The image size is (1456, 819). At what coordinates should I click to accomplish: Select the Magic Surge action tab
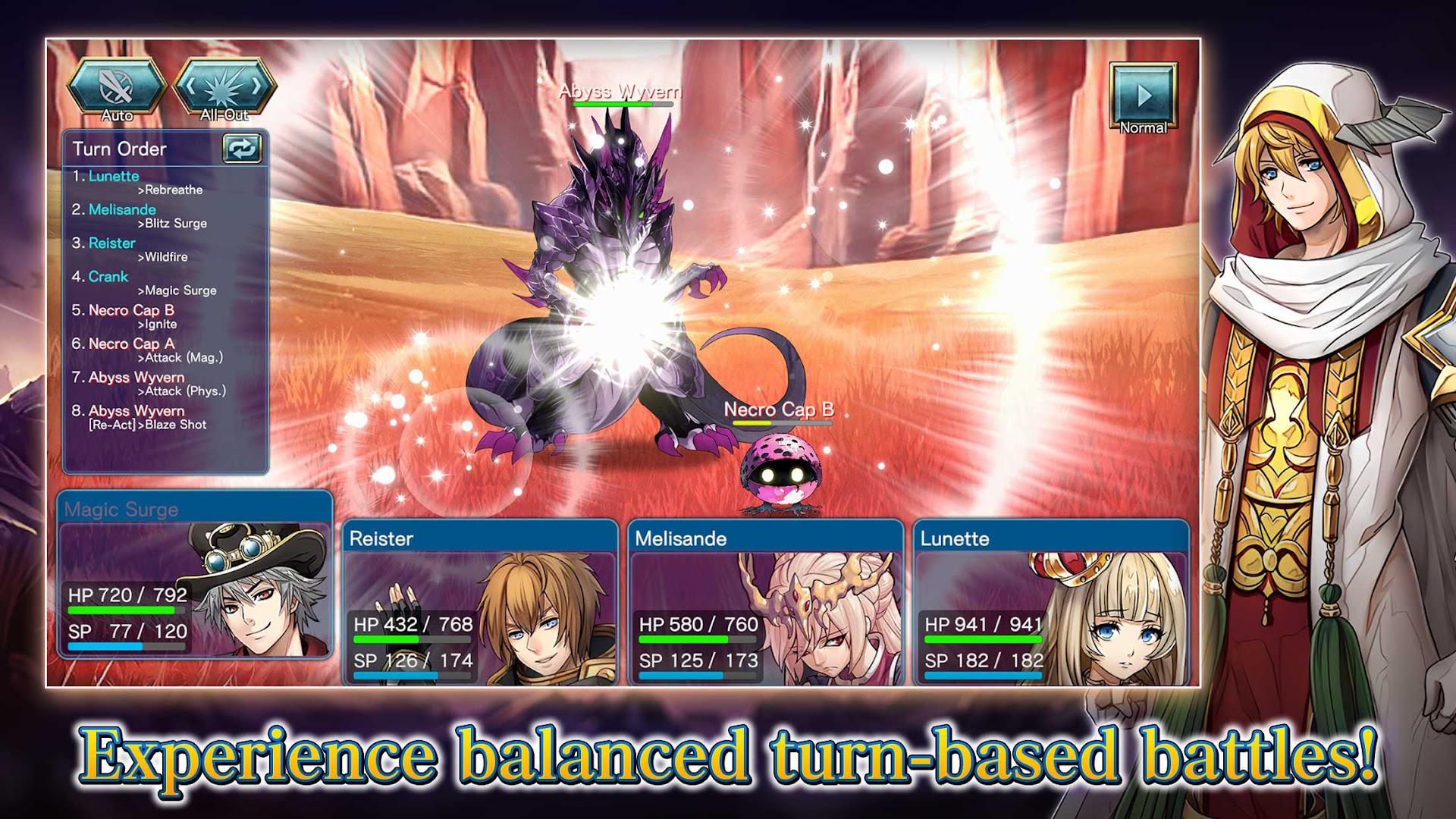coord(121,510)
